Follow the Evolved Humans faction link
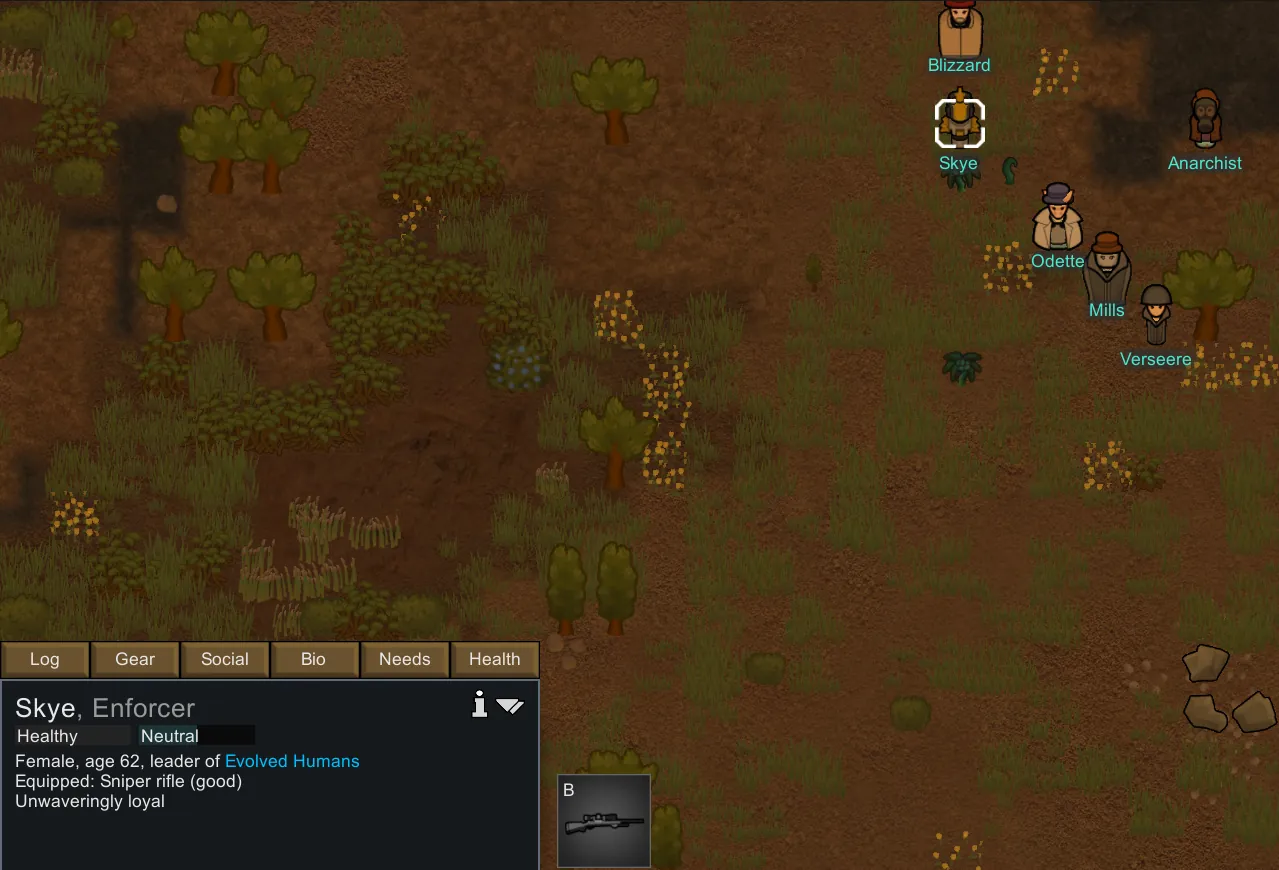 point(292,762)
